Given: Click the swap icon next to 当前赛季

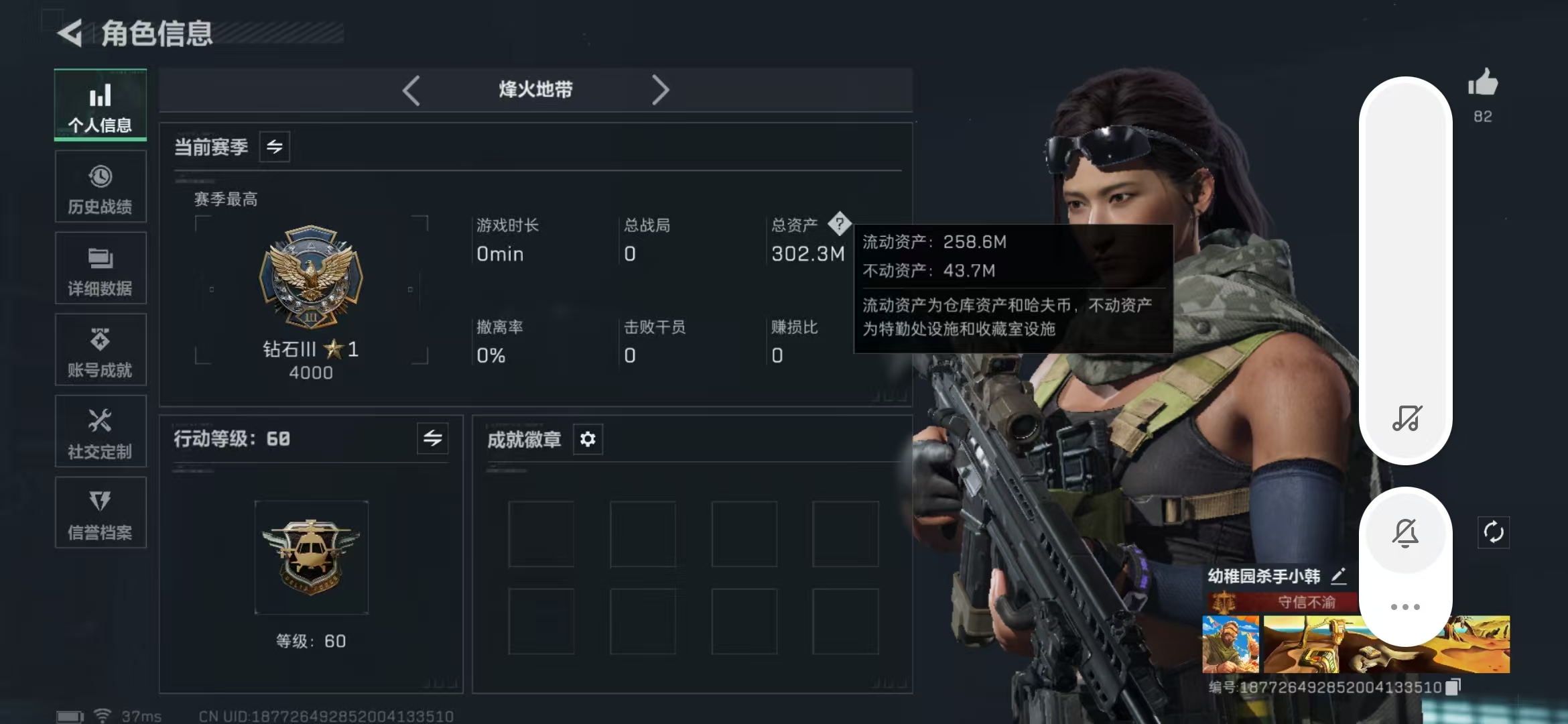Looking at the screenshot, I should click(x=274, y=147).
